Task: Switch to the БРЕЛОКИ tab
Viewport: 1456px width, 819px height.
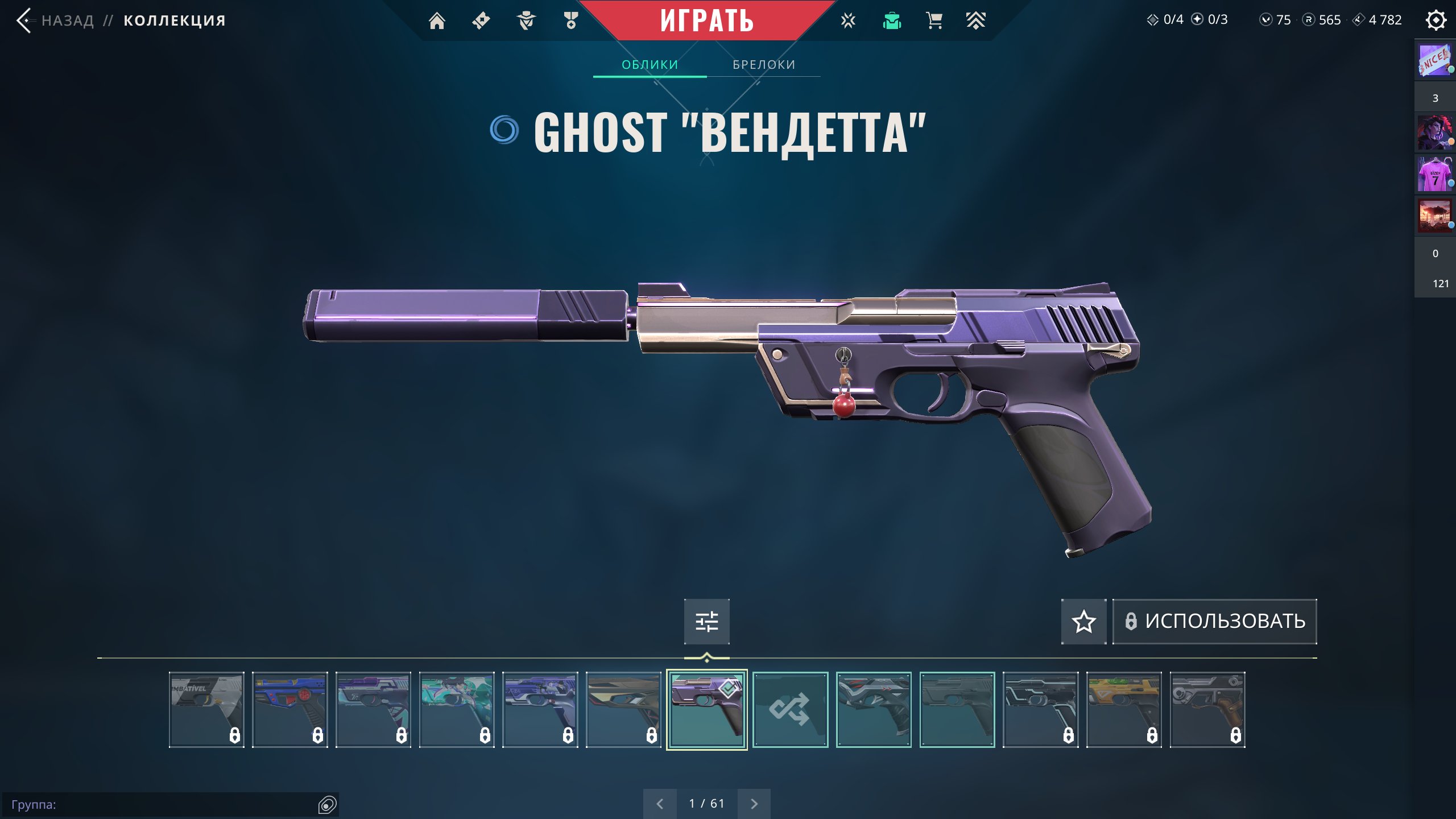Action: click(763, 65)
